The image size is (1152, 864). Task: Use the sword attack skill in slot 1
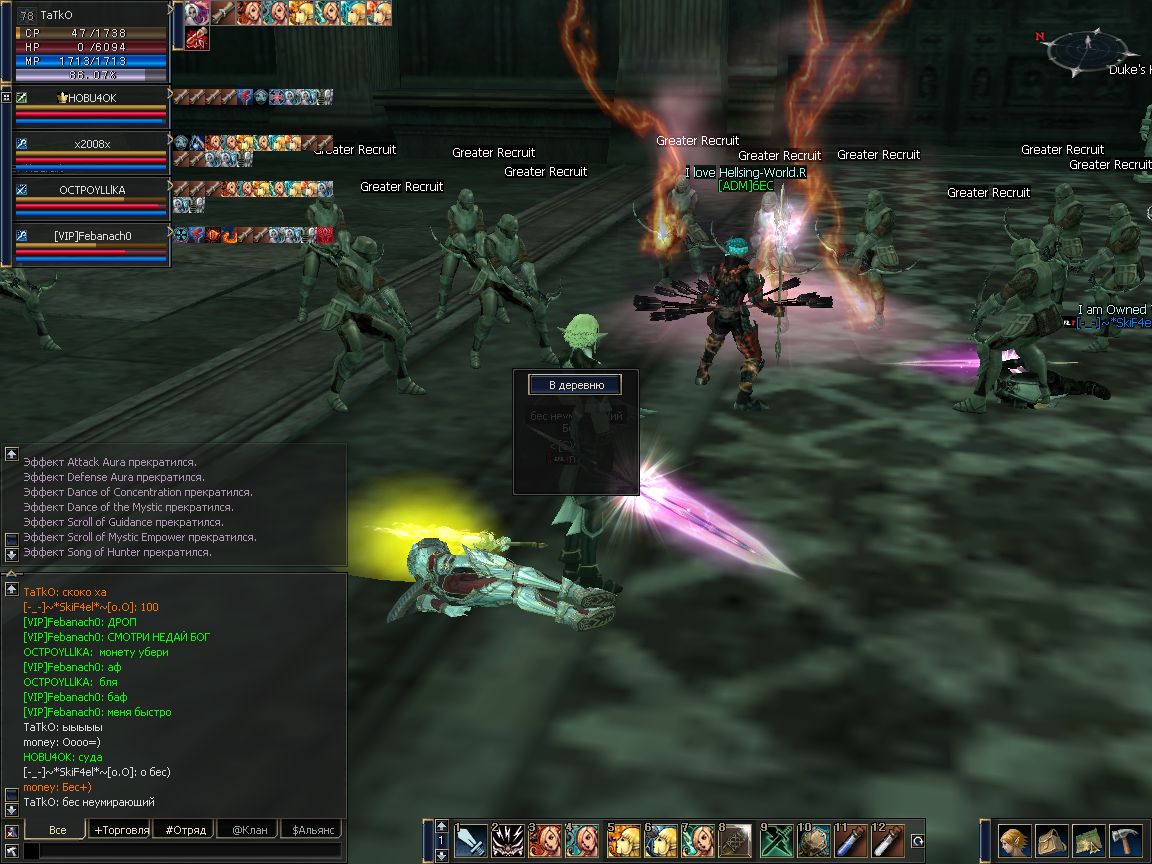[471, 840]
